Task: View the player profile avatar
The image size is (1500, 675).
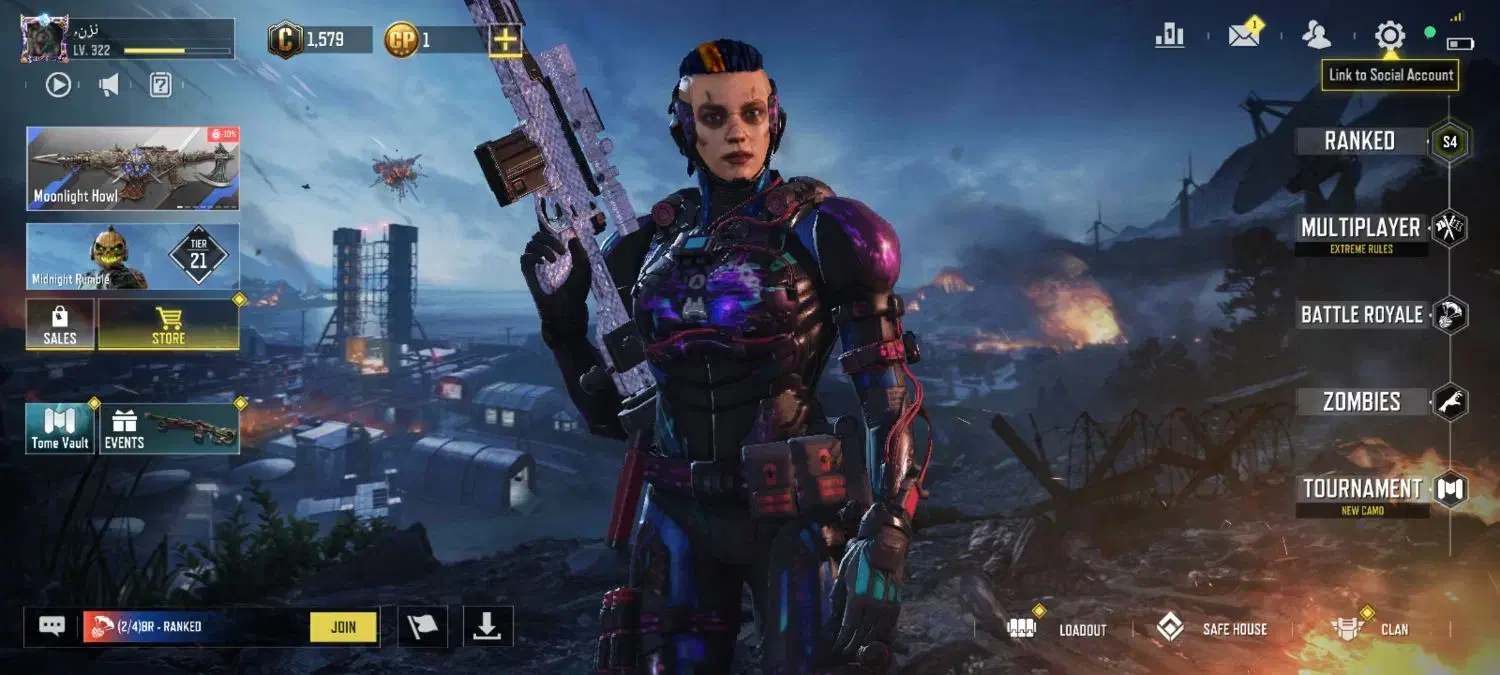Action: point(44,39)
